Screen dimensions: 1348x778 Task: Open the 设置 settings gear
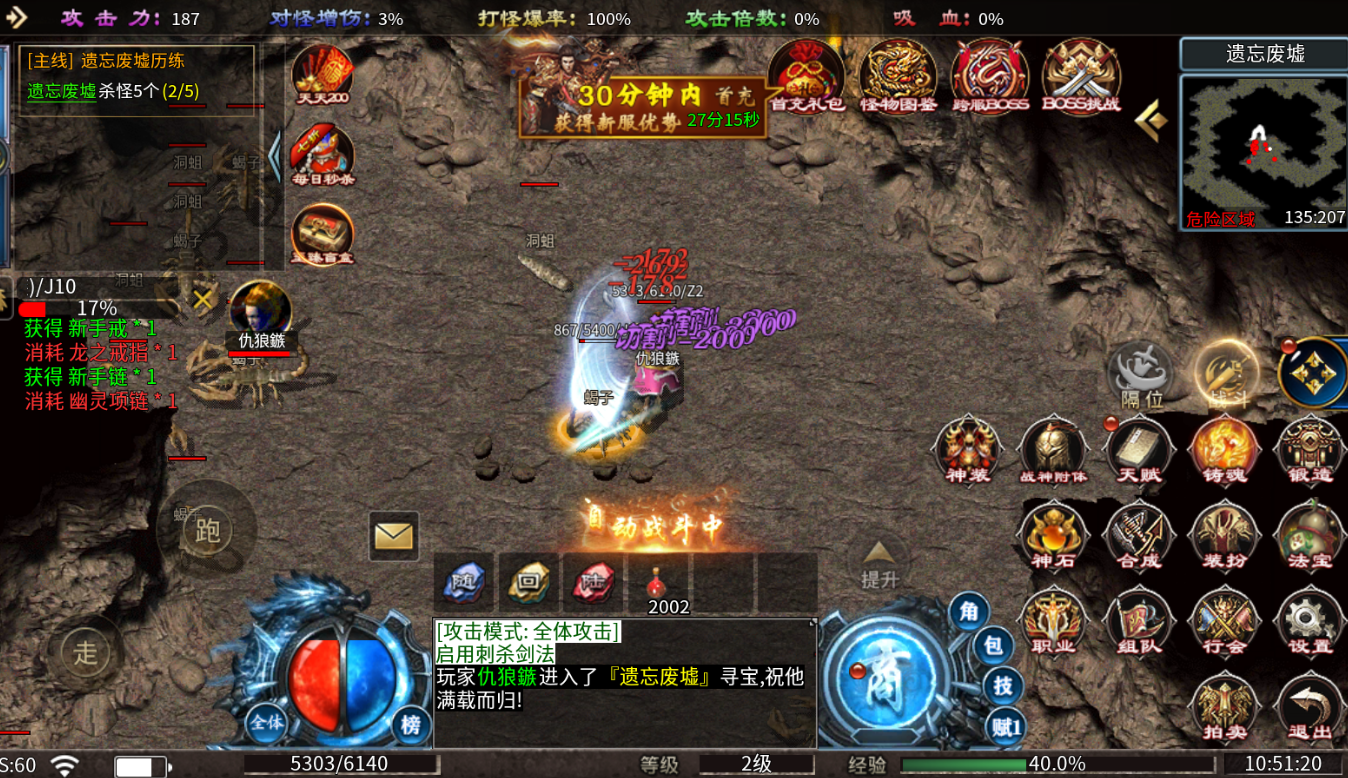point(1310,621)
